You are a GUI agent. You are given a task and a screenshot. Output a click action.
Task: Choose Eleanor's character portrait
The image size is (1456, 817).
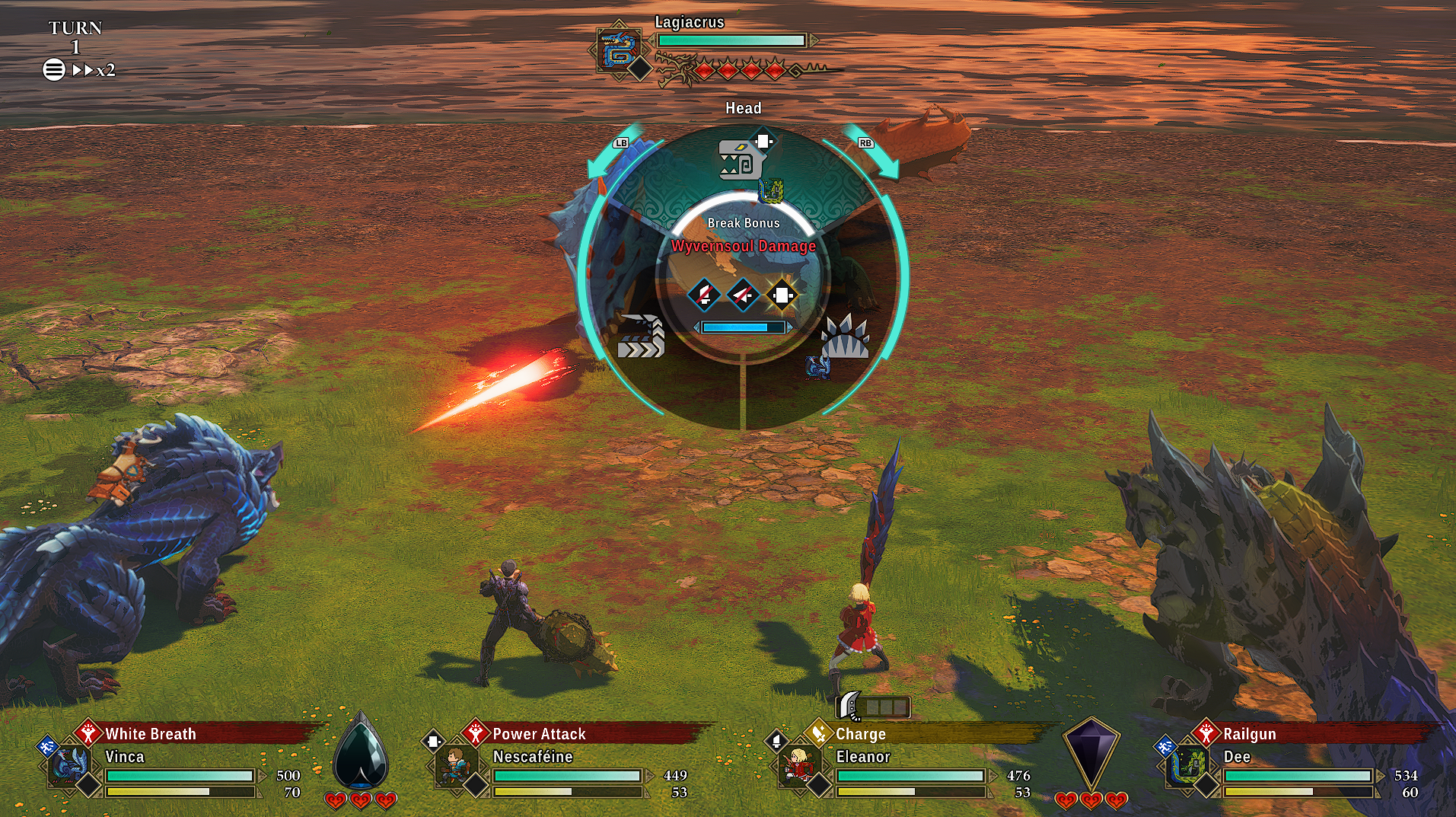tap(798, 767)
